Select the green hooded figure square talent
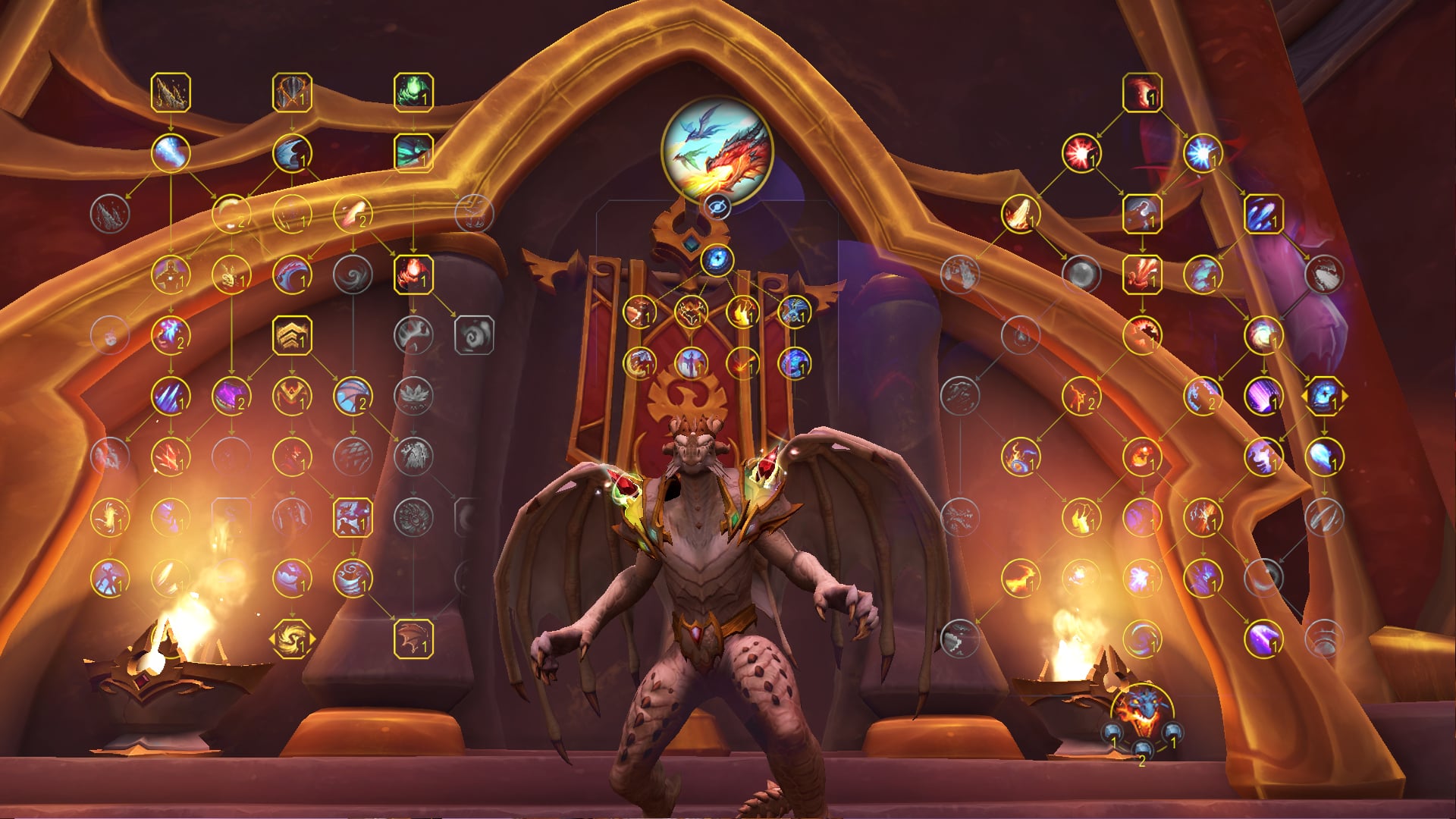This screenshot has width=1456, height=819. click(413, 93)
